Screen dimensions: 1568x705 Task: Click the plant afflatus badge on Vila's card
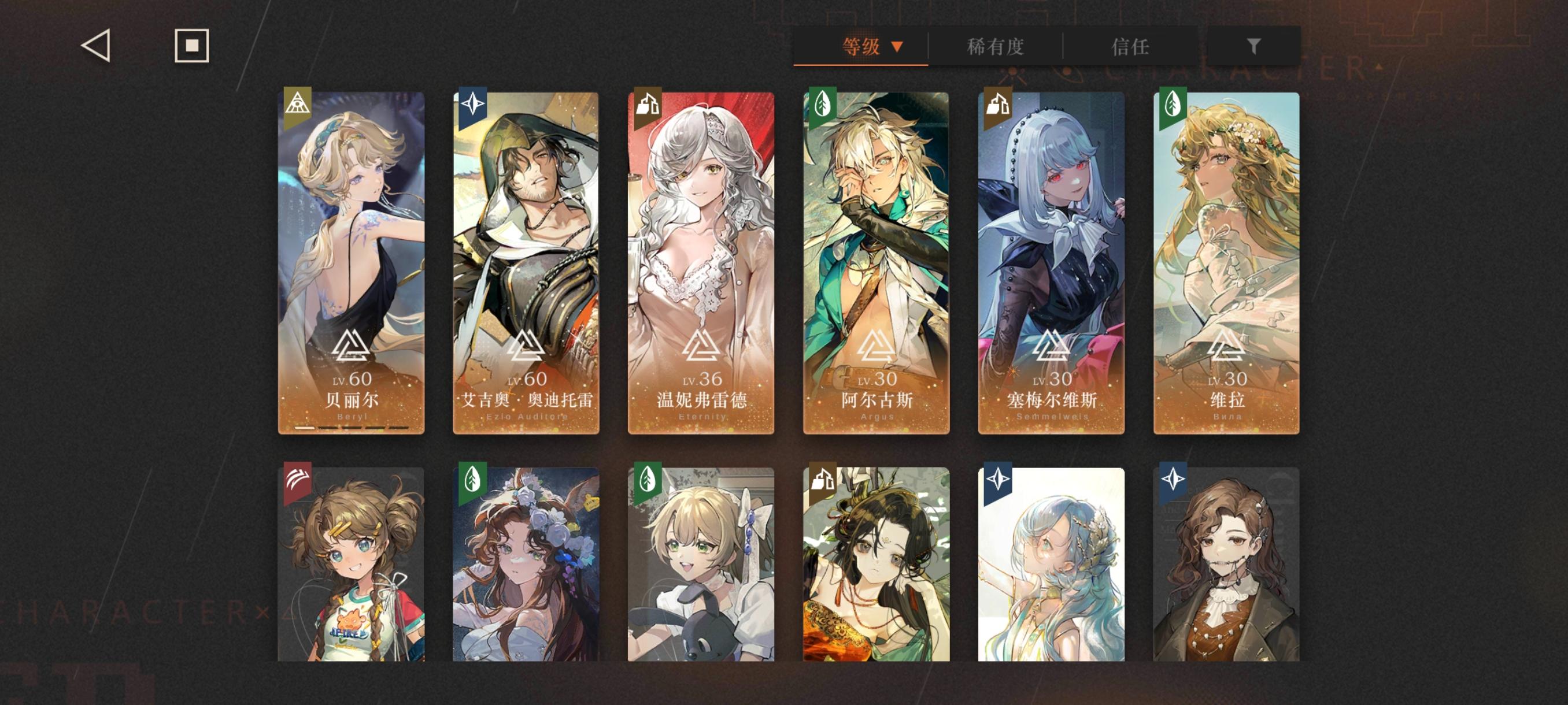tap(1174, 105)
